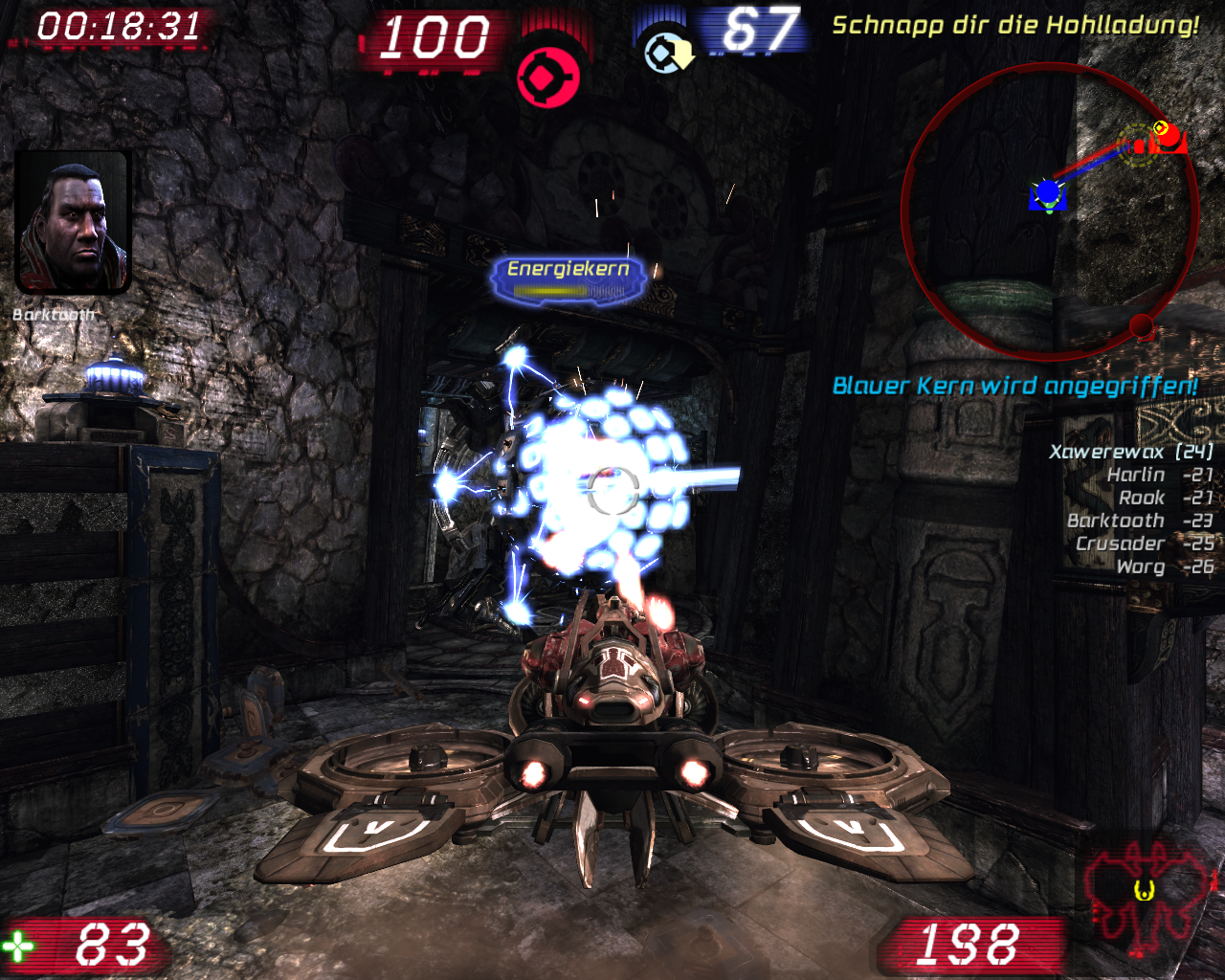This screenshot has height=980, width=1225.
Task: Click the warning Blauer Kern wird angegriffen
Action: [x=1016, y=387]
